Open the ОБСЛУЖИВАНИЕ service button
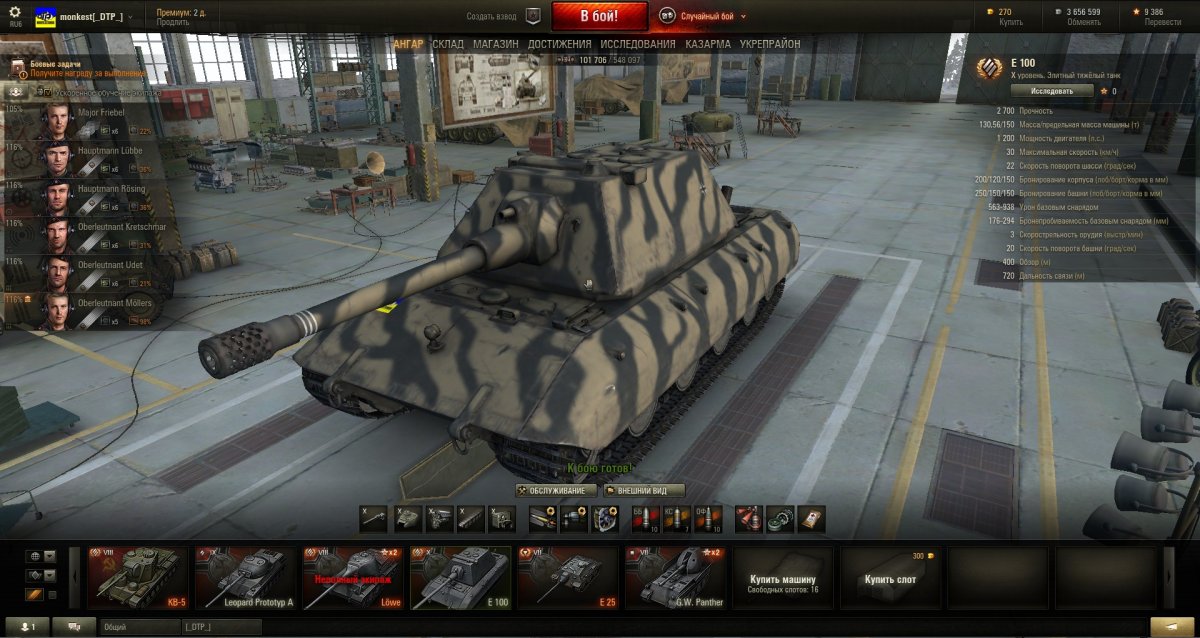1200x638 pixels. point(556,491)
